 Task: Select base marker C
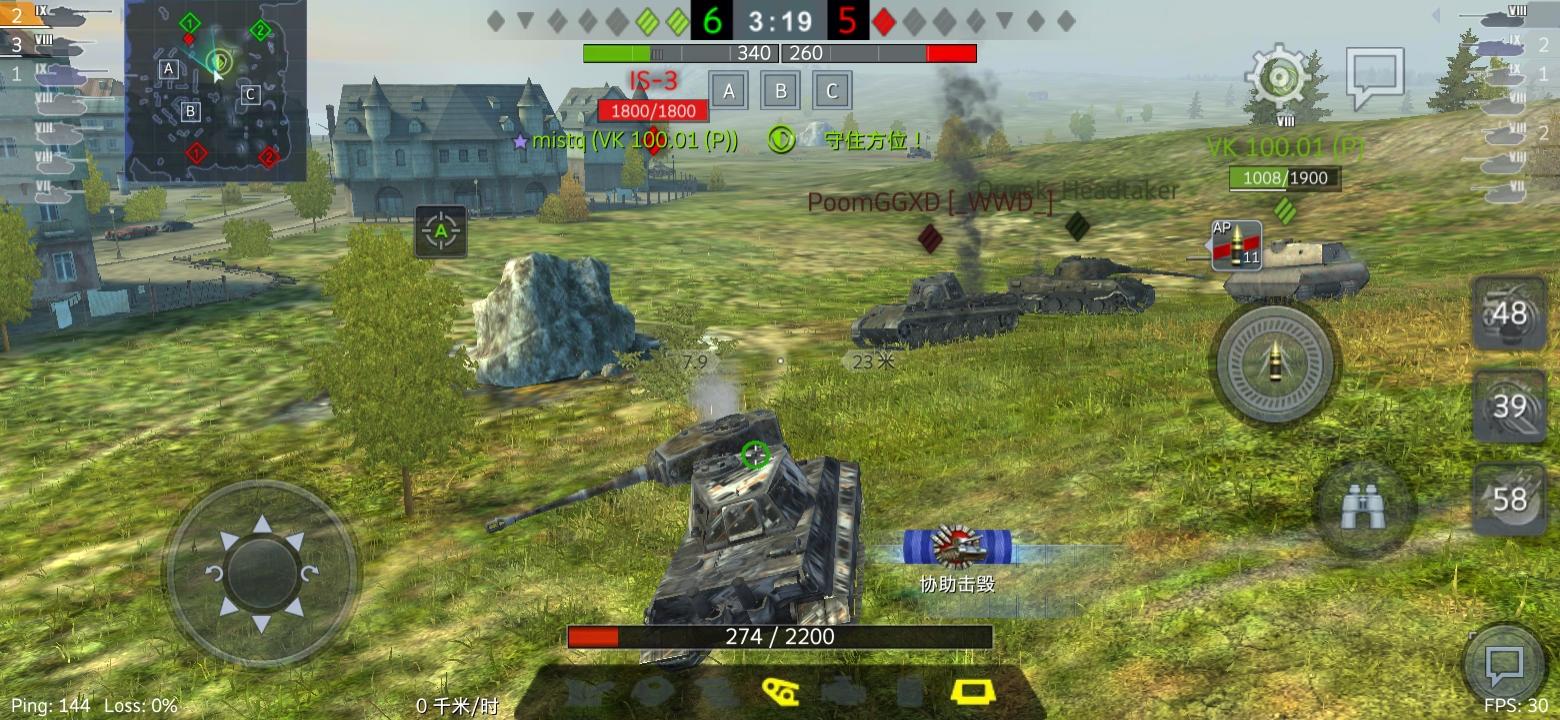831,90
